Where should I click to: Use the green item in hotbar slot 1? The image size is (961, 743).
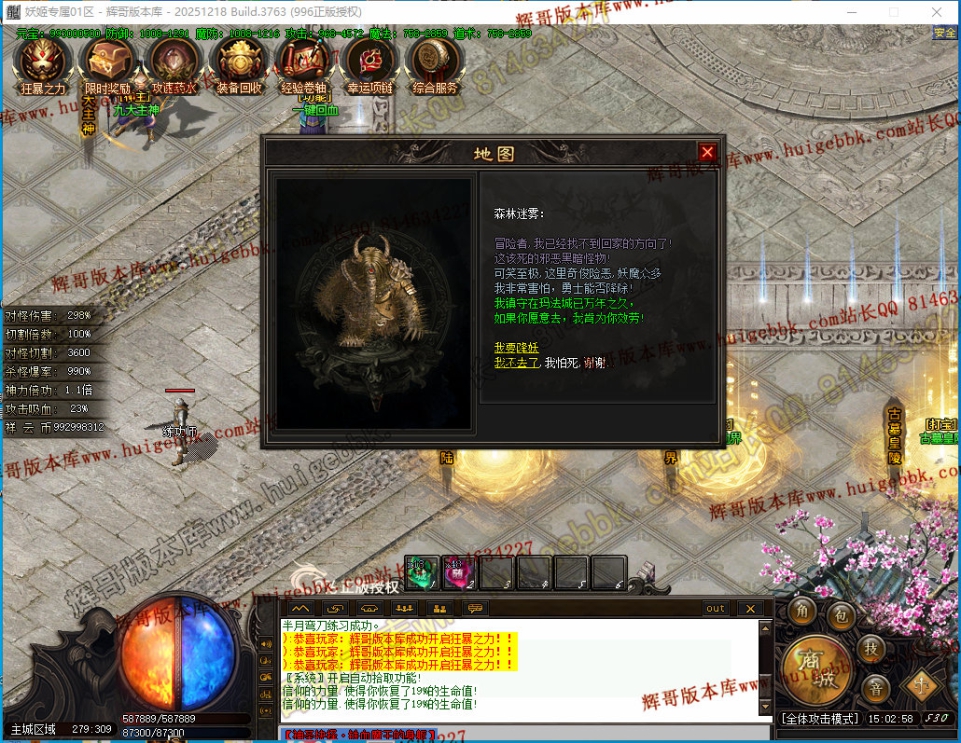(x=421, y=573)
